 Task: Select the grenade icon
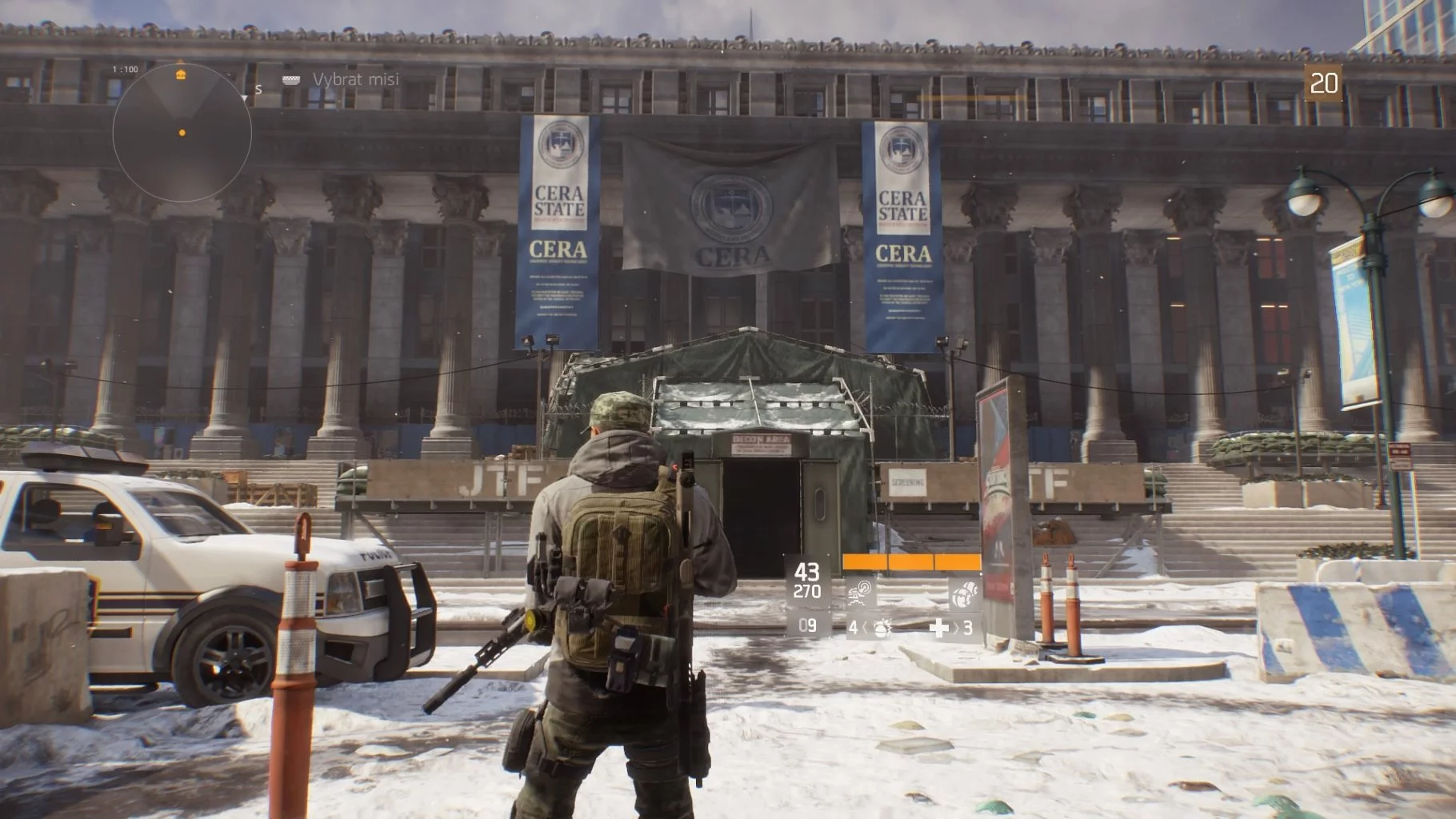882,628
